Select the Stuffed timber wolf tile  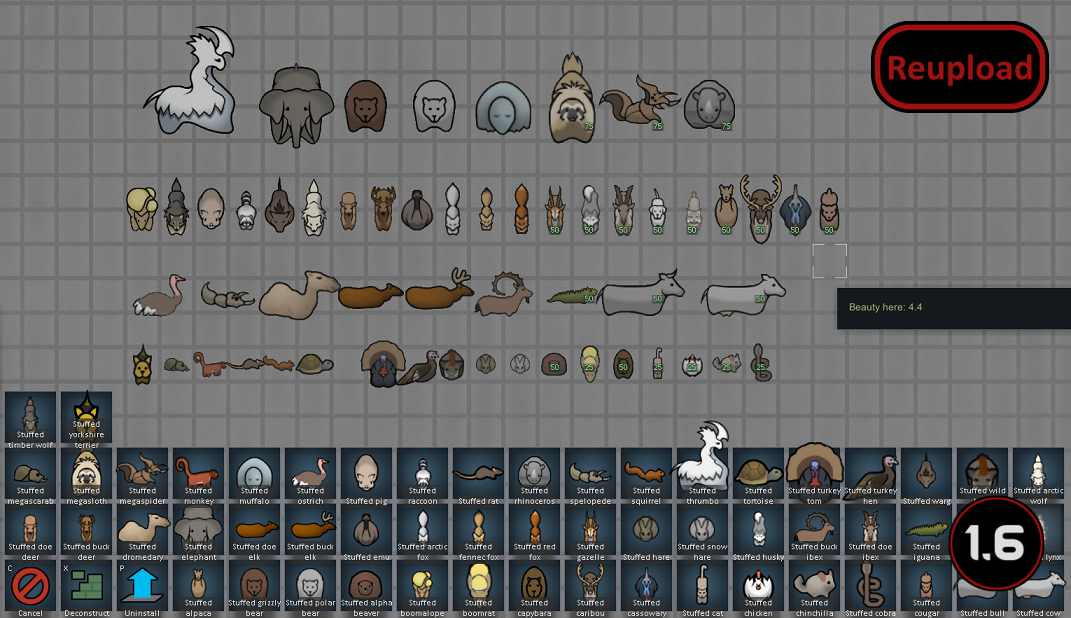click(30, 417)
